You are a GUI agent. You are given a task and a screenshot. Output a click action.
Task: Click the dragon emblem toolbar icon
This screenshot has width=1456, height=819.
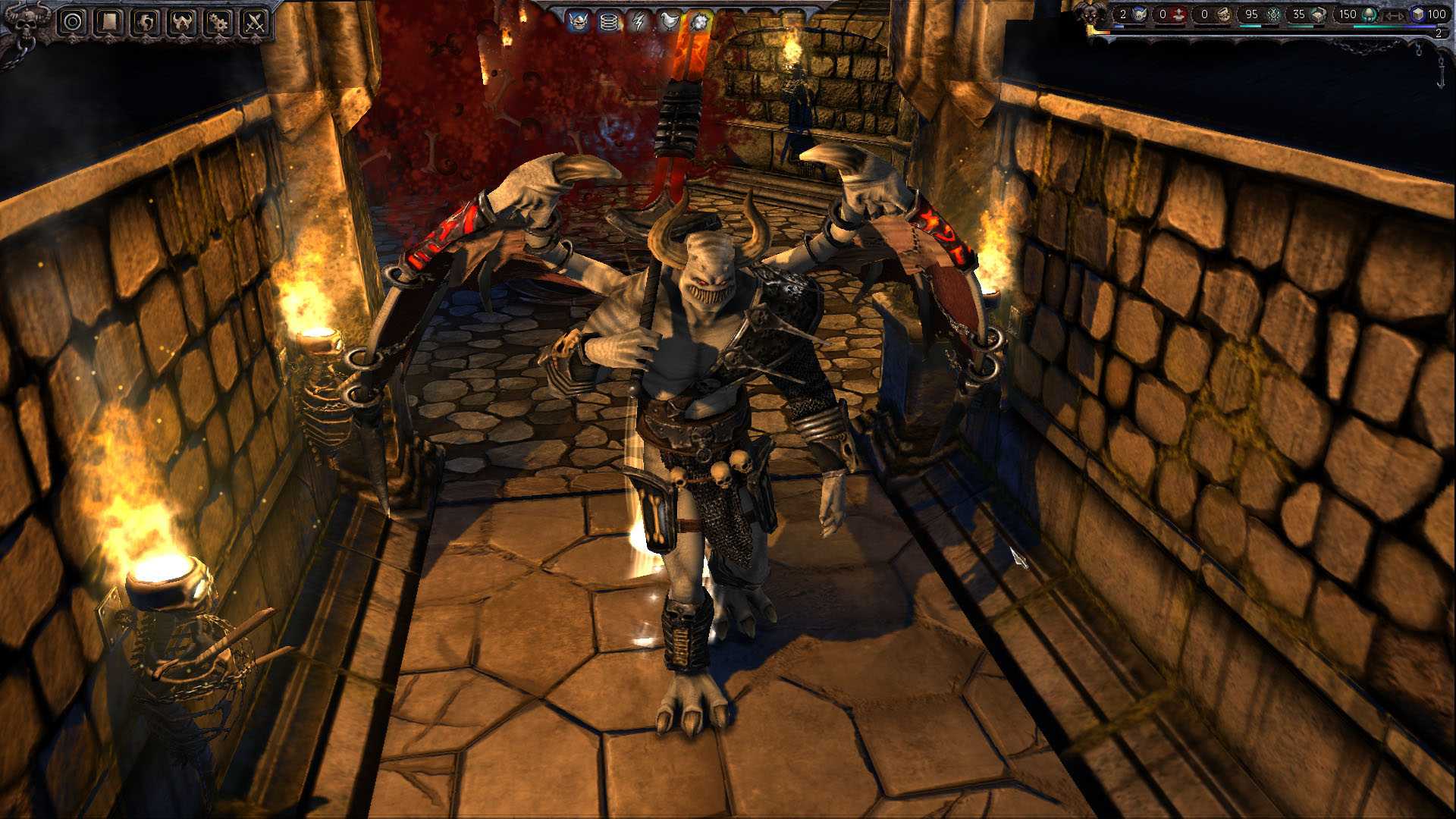click(145, 20)
